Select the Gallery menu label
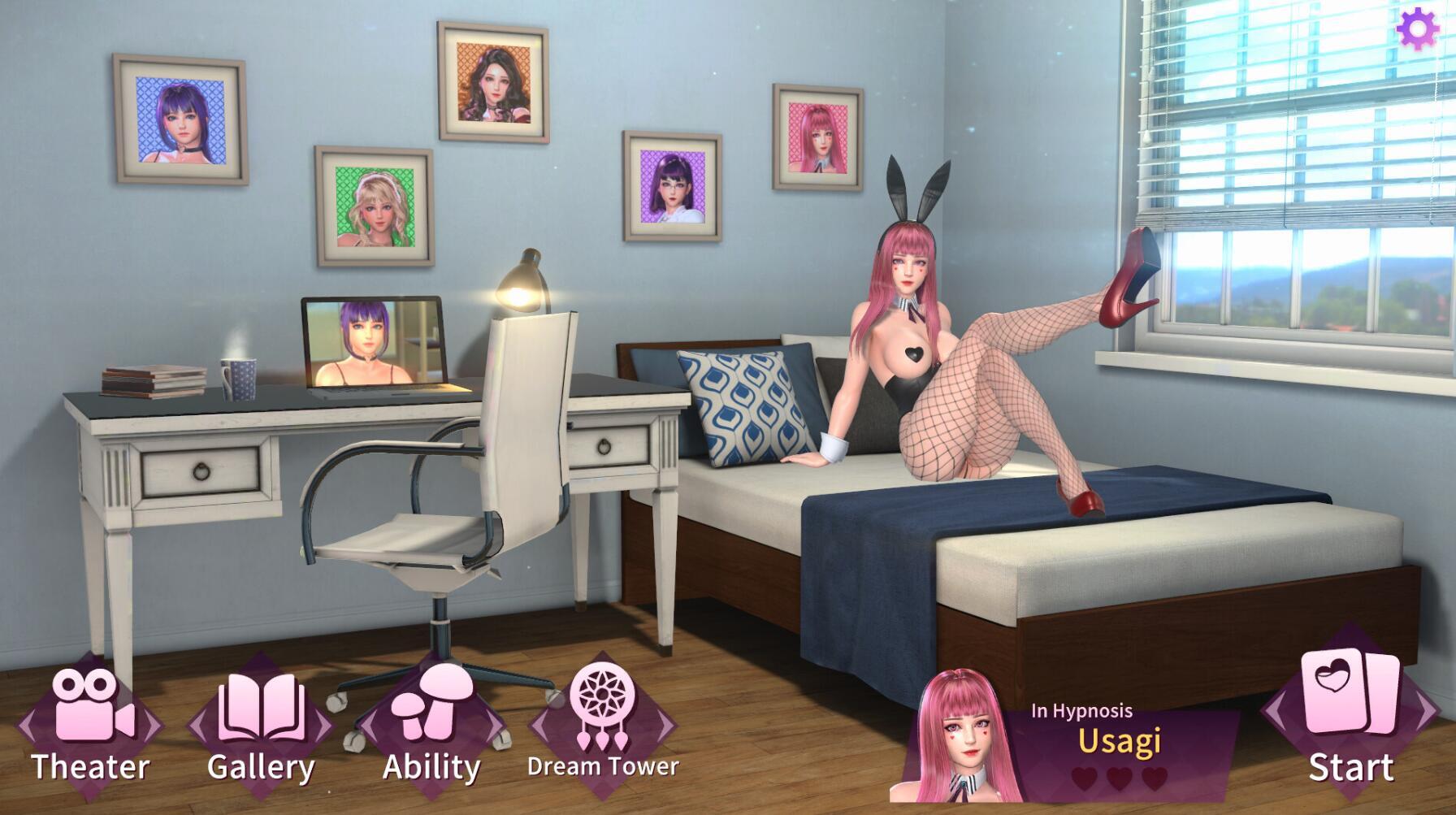 coord(262,767)
